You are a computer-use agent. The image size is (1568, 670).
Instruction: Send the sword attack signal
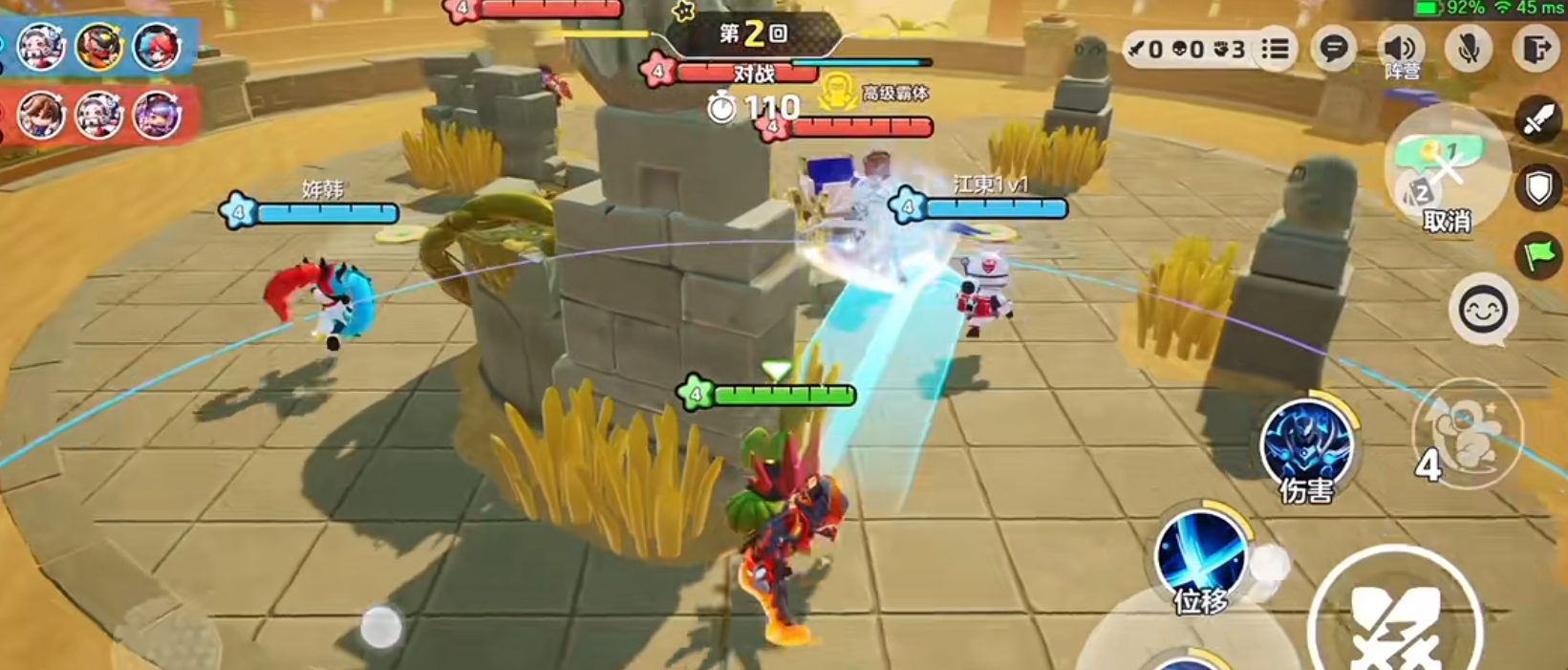pos(1538,120)
